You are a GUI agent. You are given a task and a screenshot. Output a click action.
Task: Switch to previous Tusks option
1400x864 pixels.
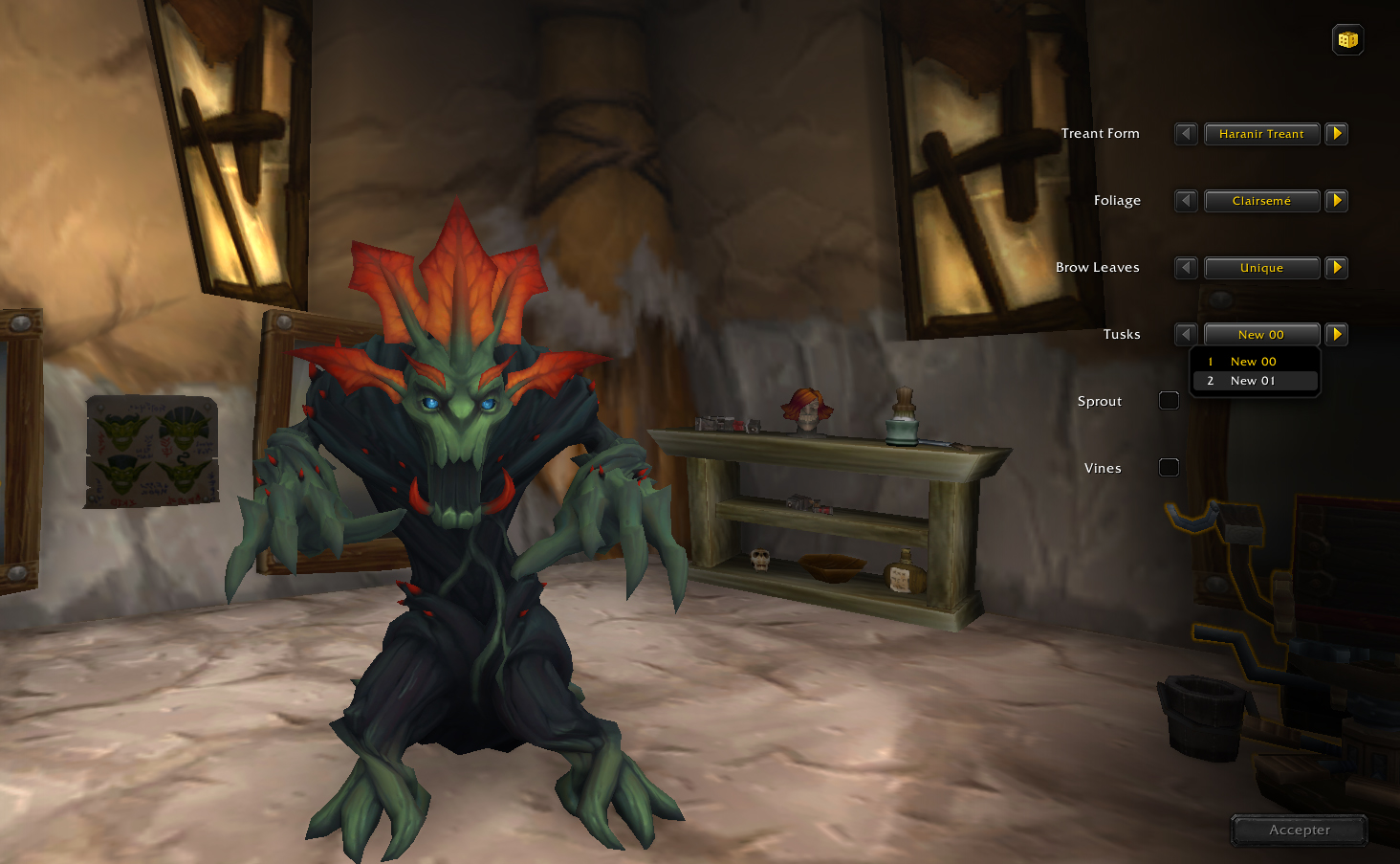(x=1186, y=335)
